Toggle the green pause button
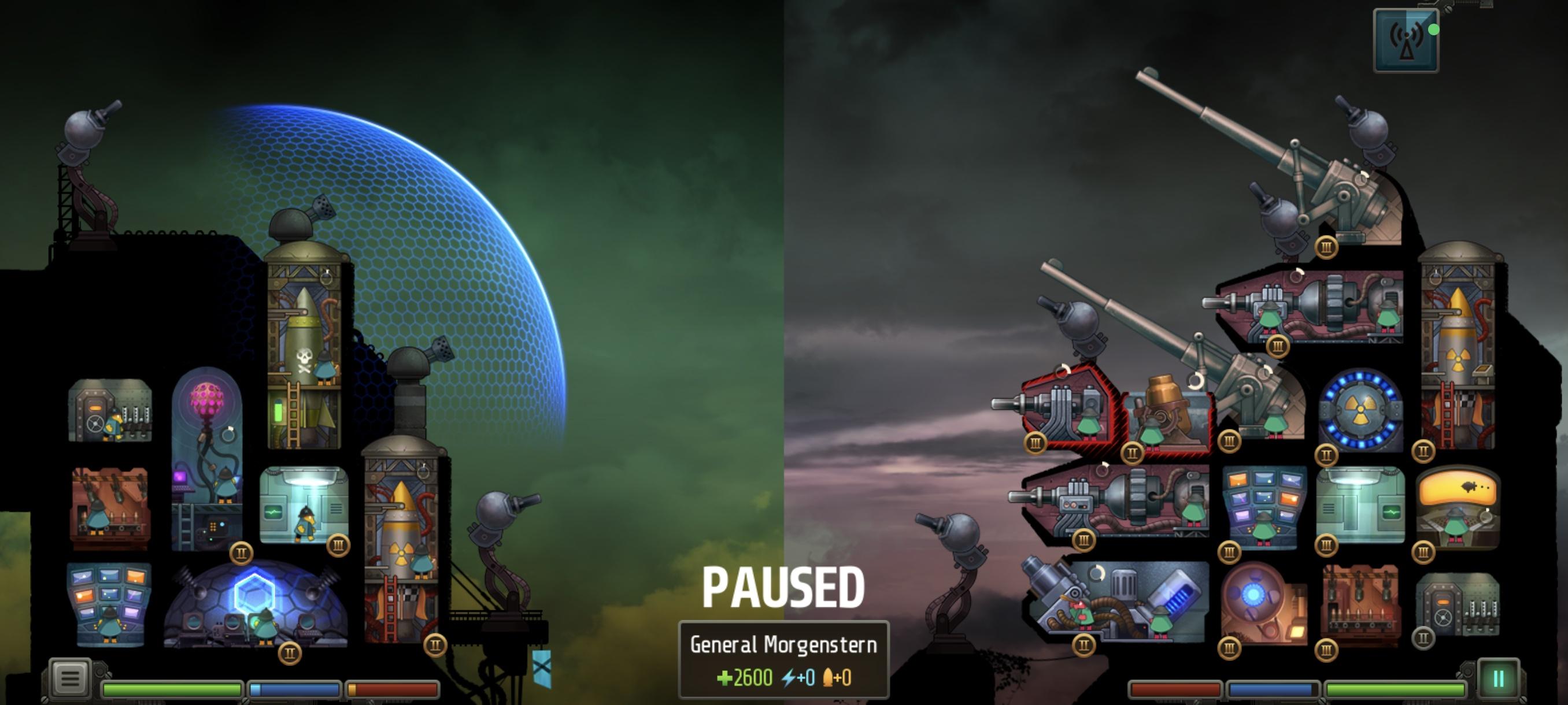Image resolution: width=1568 pixels, height=705 pixels. [x=1498, y=679]
